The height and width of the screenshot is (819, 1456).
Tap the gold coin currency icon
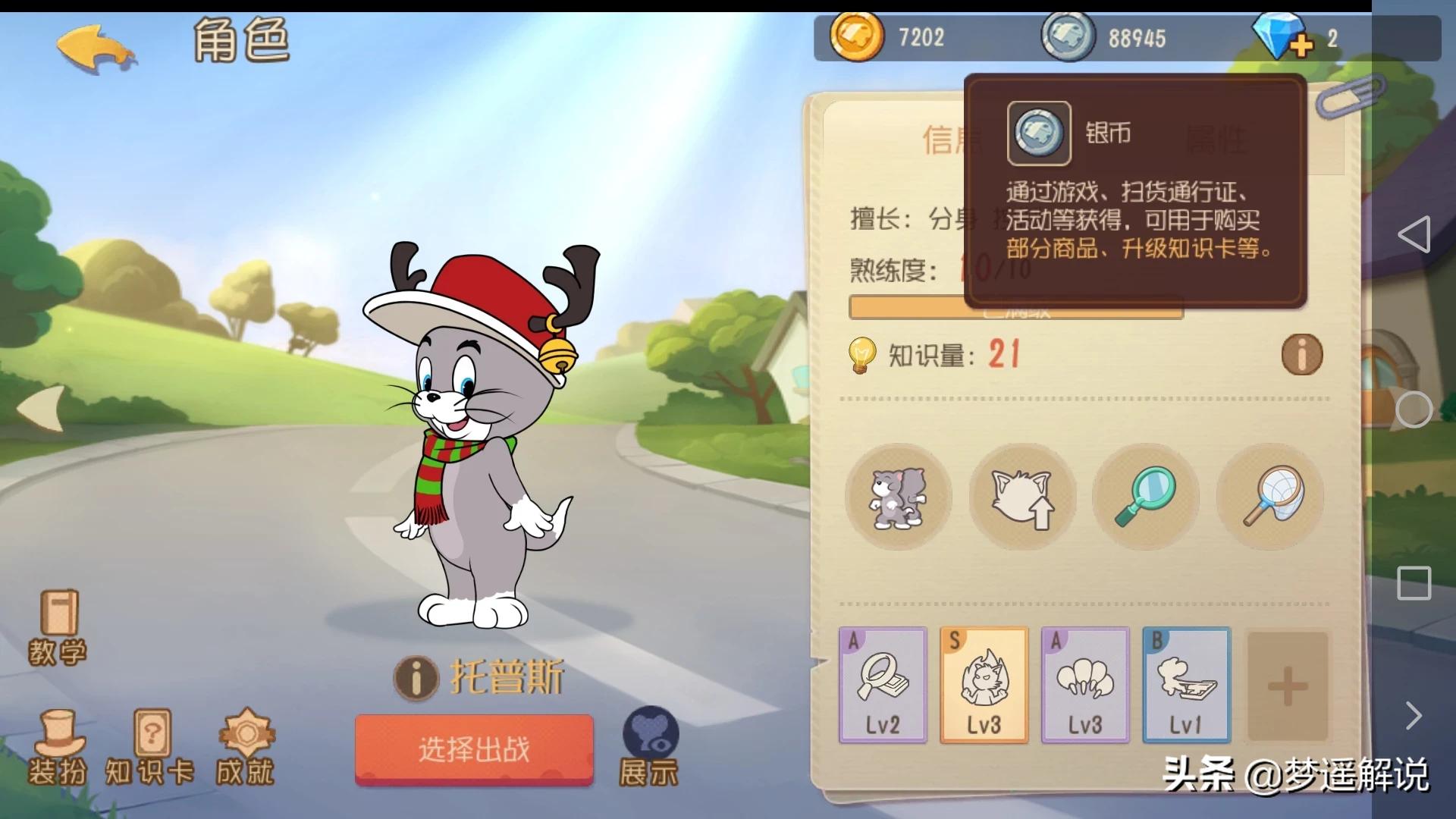pos(856,36)
